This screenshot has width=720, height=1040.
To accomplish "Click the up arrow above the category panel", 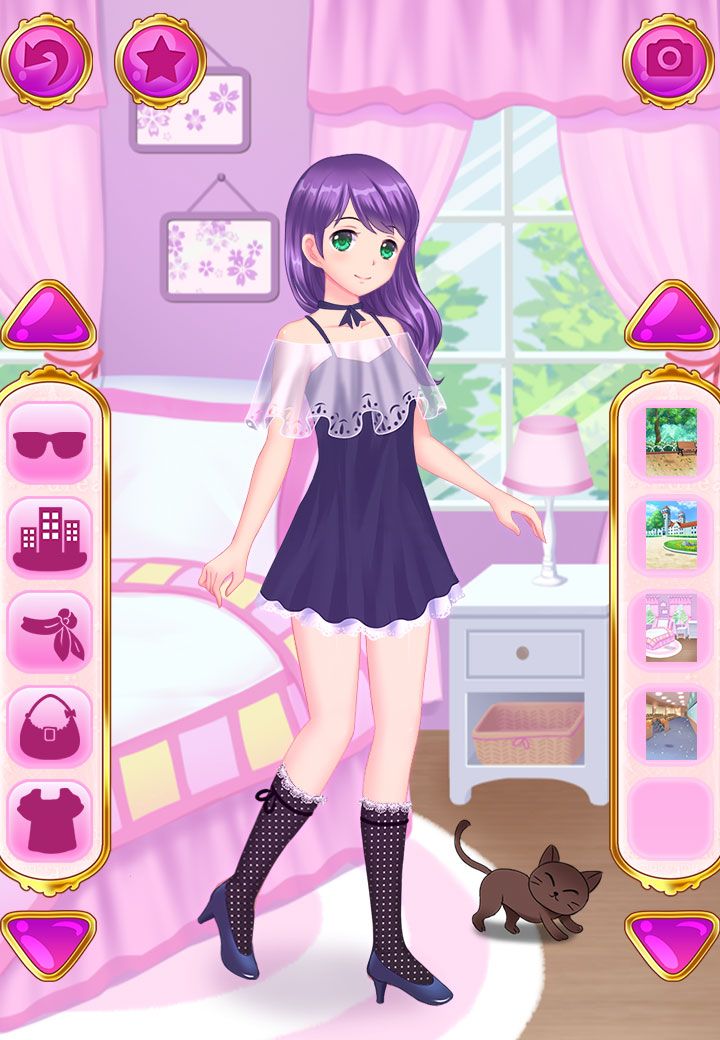I will [48, 318].
